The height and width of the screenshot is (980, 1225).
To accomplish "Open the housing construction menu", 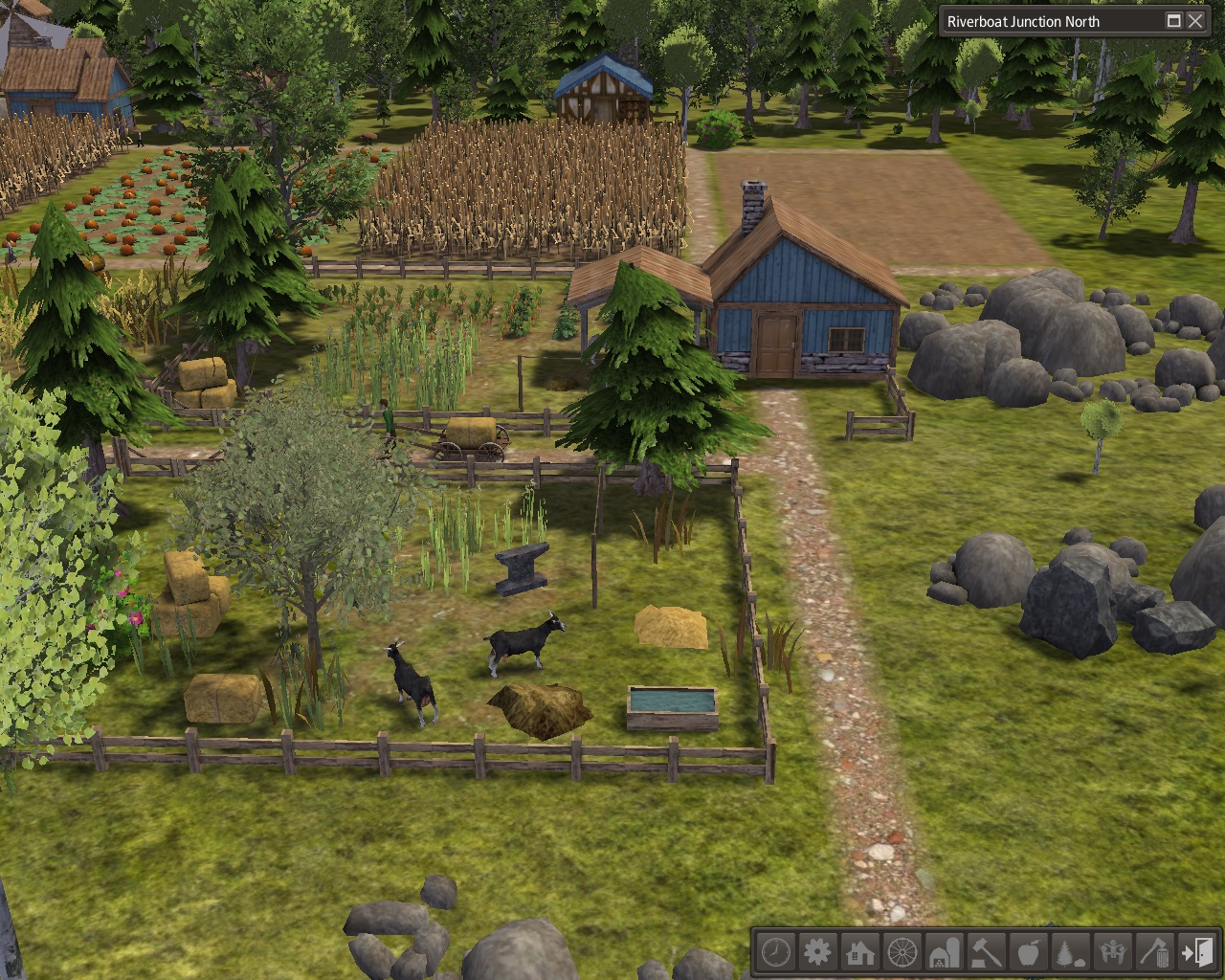I will tap(859, 952).
